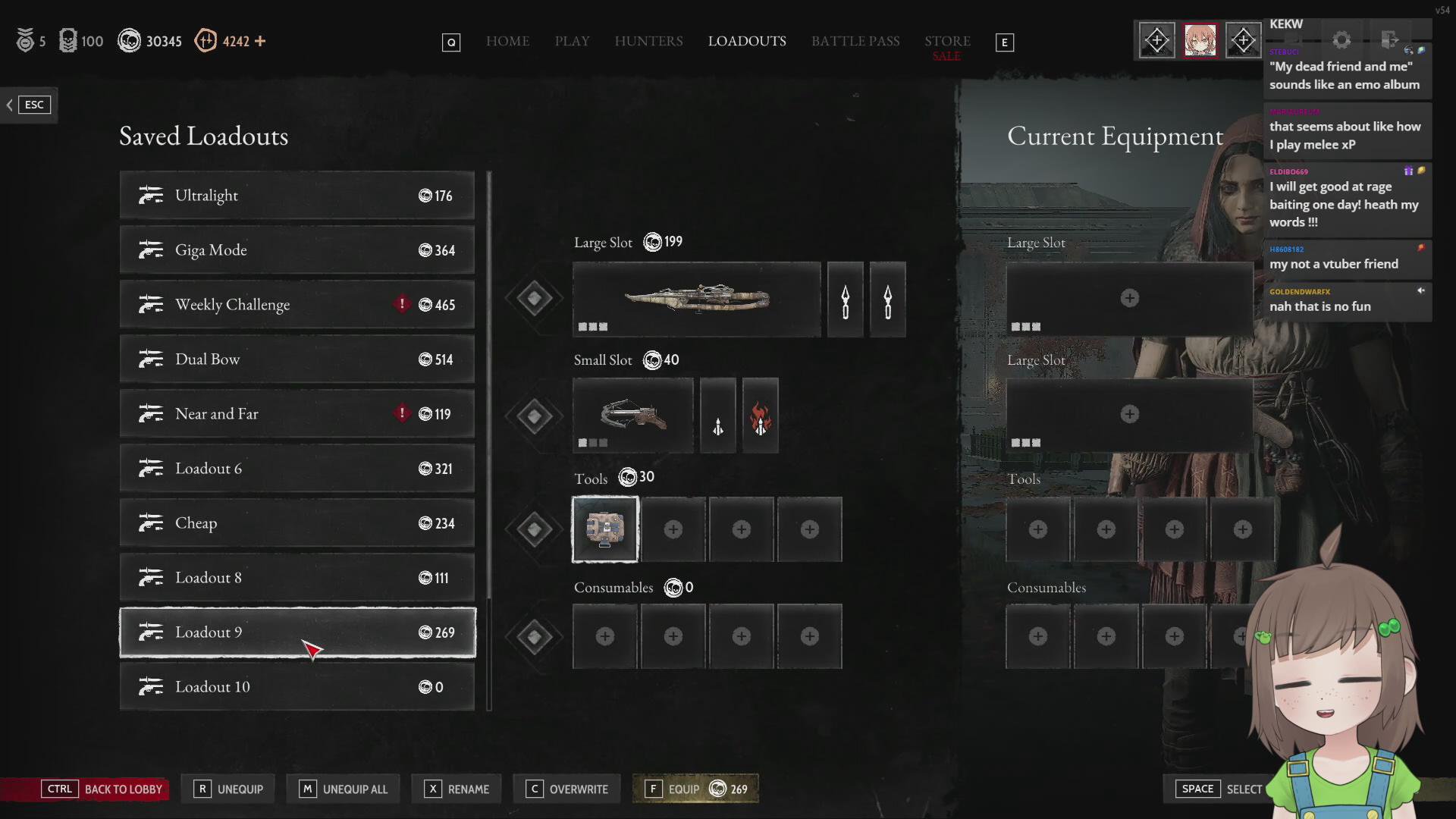
Task: Choose the Giga Mode loadout
Action: (297, 250)
